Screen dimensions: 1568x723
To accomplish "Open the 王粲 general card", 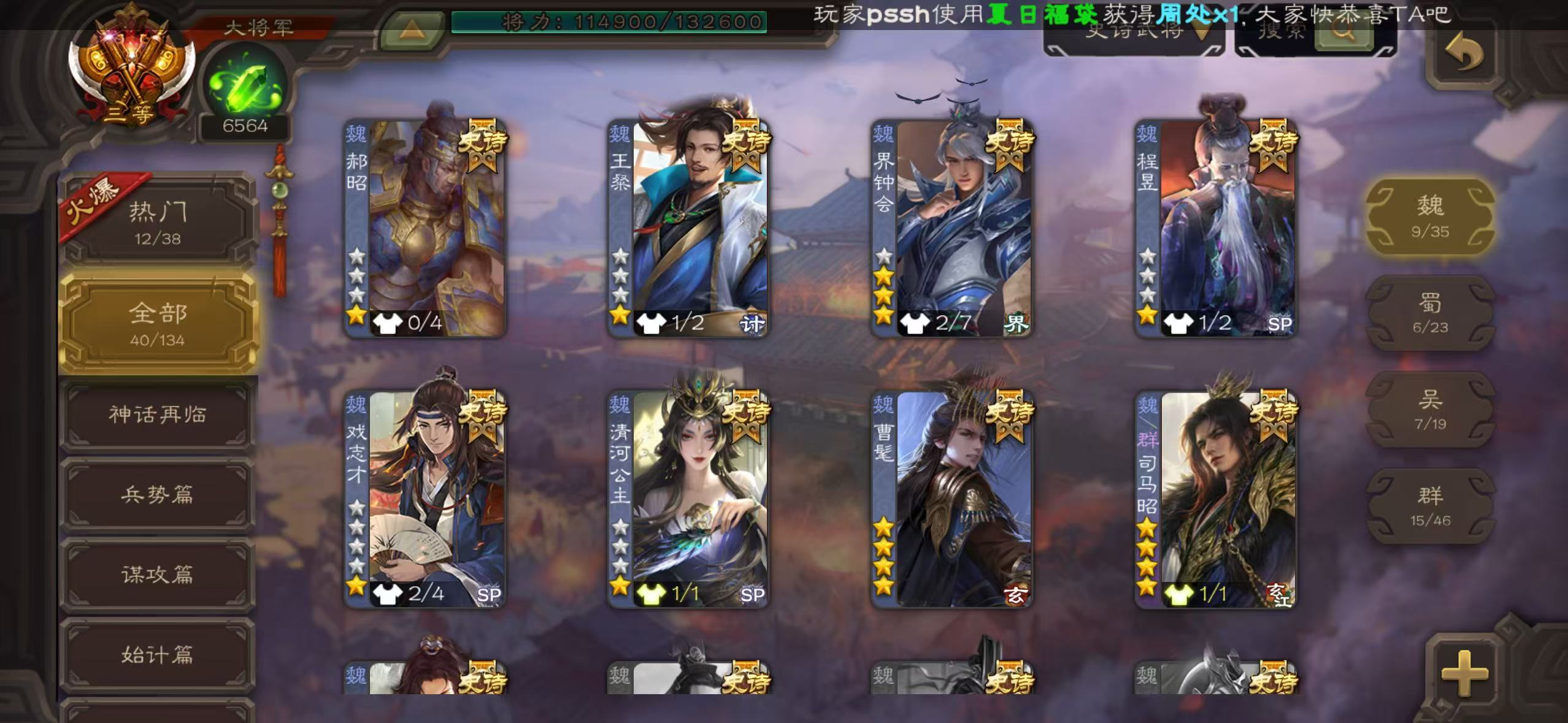I will [688, 228].
